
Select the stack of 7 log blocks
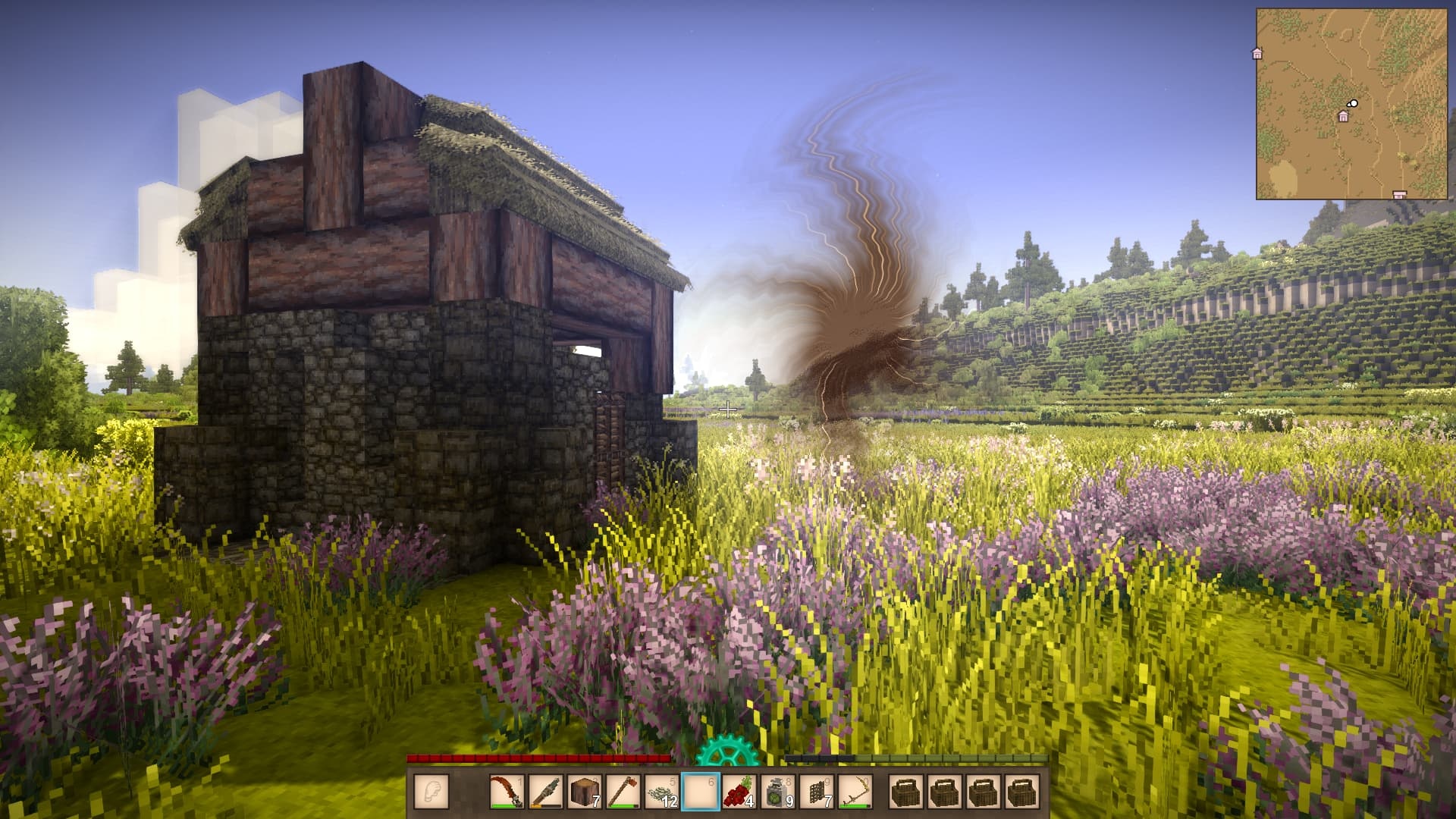[584, 792]
